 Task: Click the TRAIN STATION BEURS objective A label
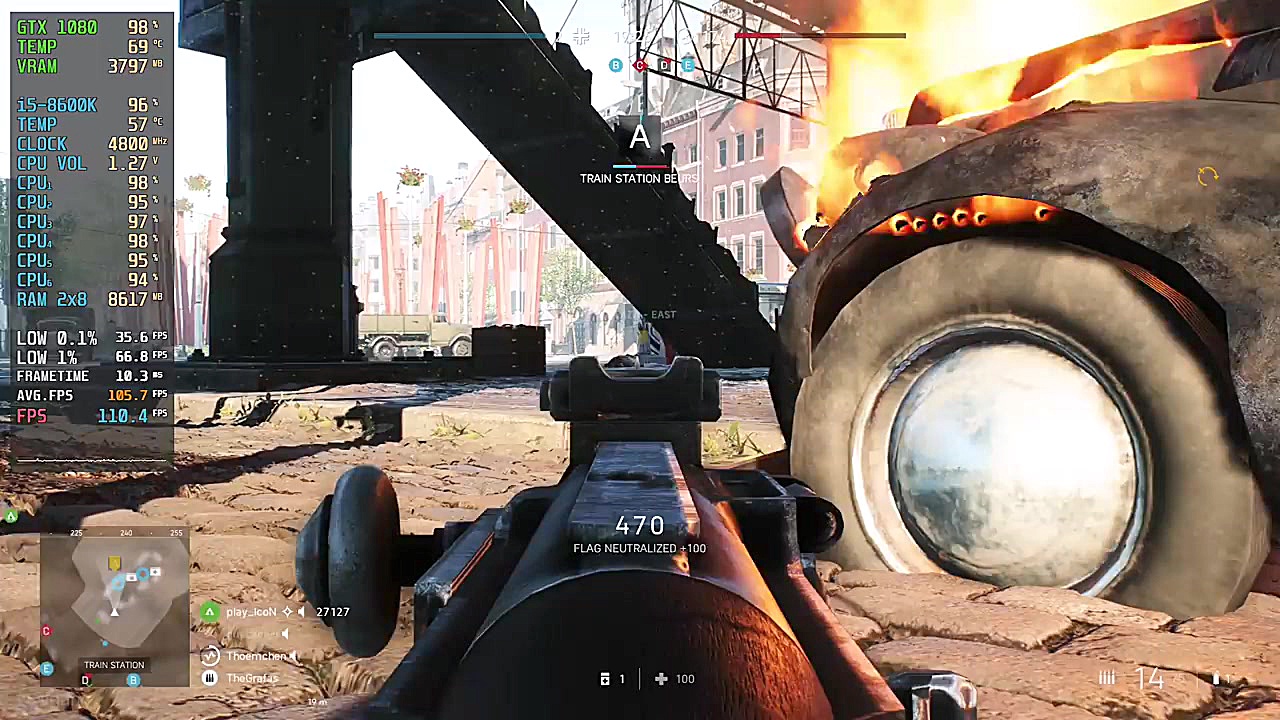[639, 178]
